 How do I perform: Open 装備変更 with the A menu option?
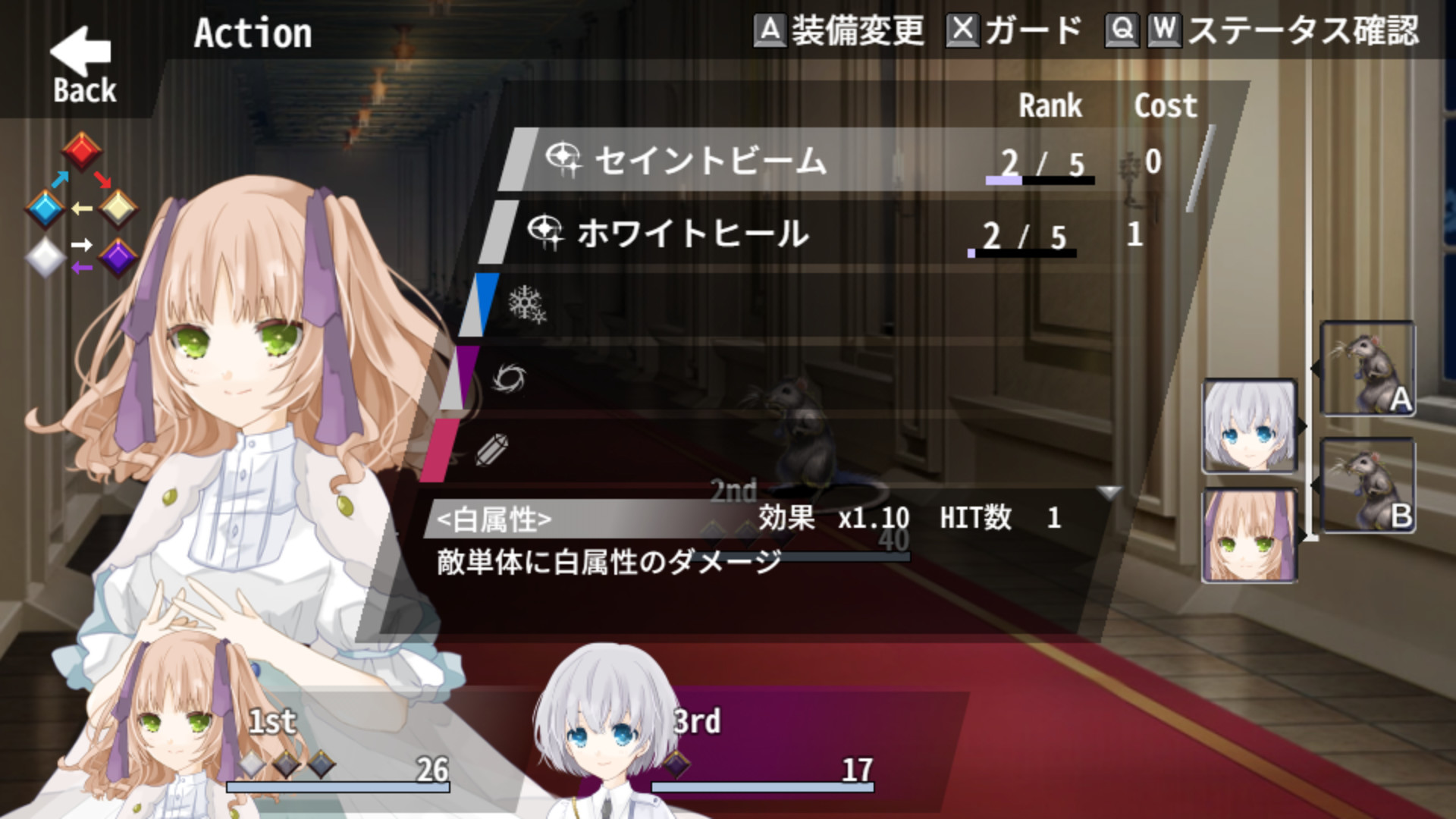pyautogui.click(x=840, y=30)
